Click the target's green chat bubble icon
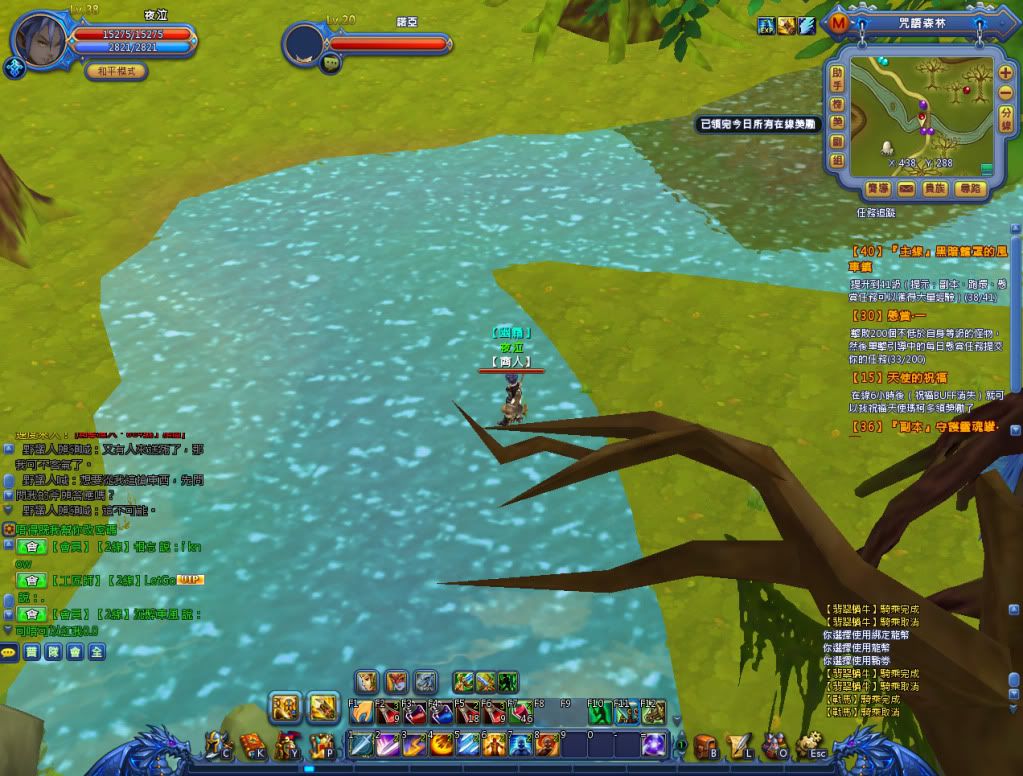 (331, 63)
